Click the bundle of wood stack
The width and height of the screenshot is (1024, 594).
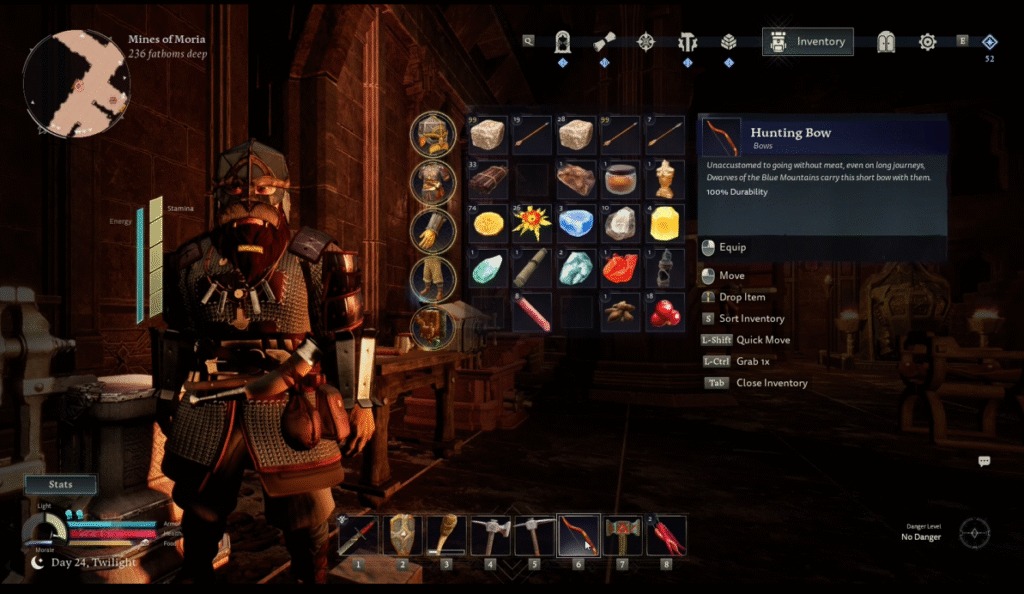tap(488, 180)
